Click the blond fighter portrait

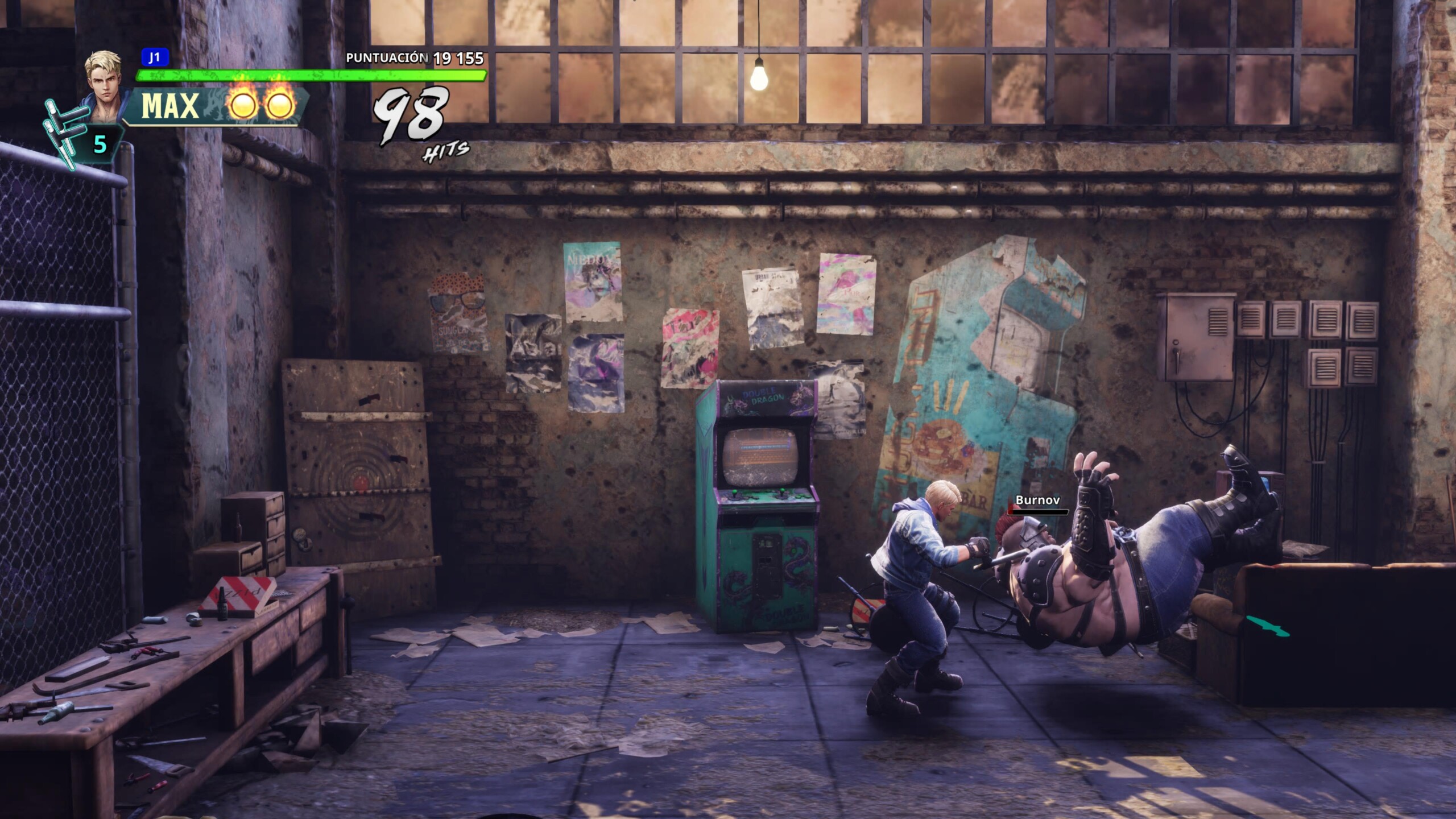[x=104, y=82]
